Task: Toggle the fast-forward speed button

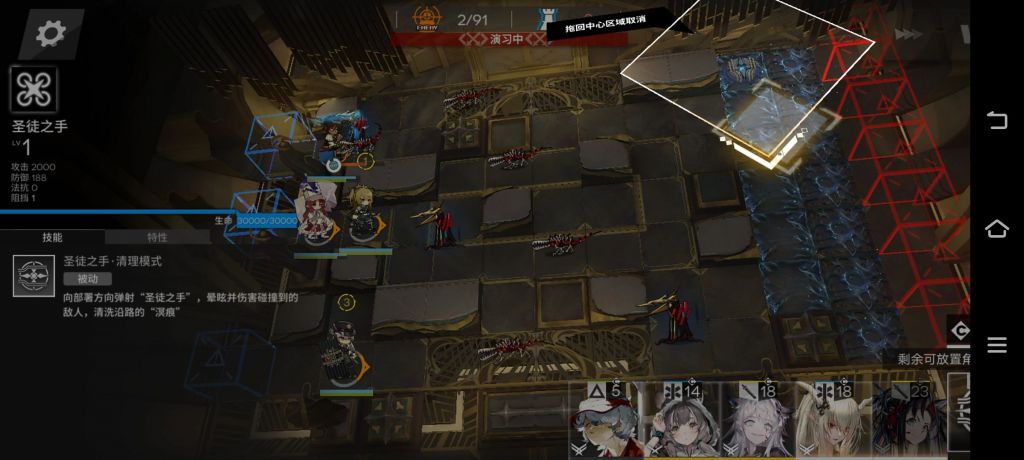Action: [908, 34]
